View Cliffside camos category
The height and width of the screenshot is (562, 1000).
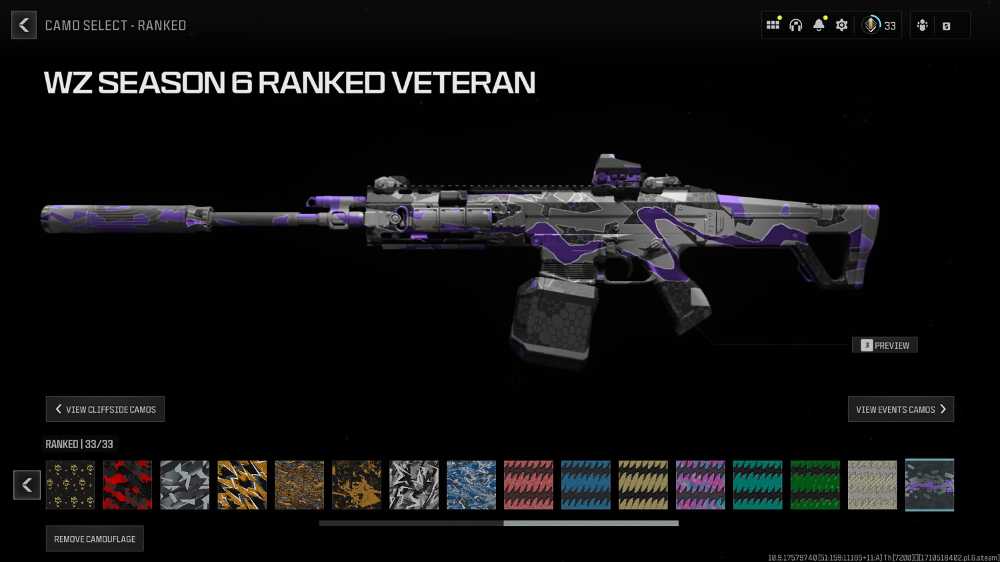[105, 409]
